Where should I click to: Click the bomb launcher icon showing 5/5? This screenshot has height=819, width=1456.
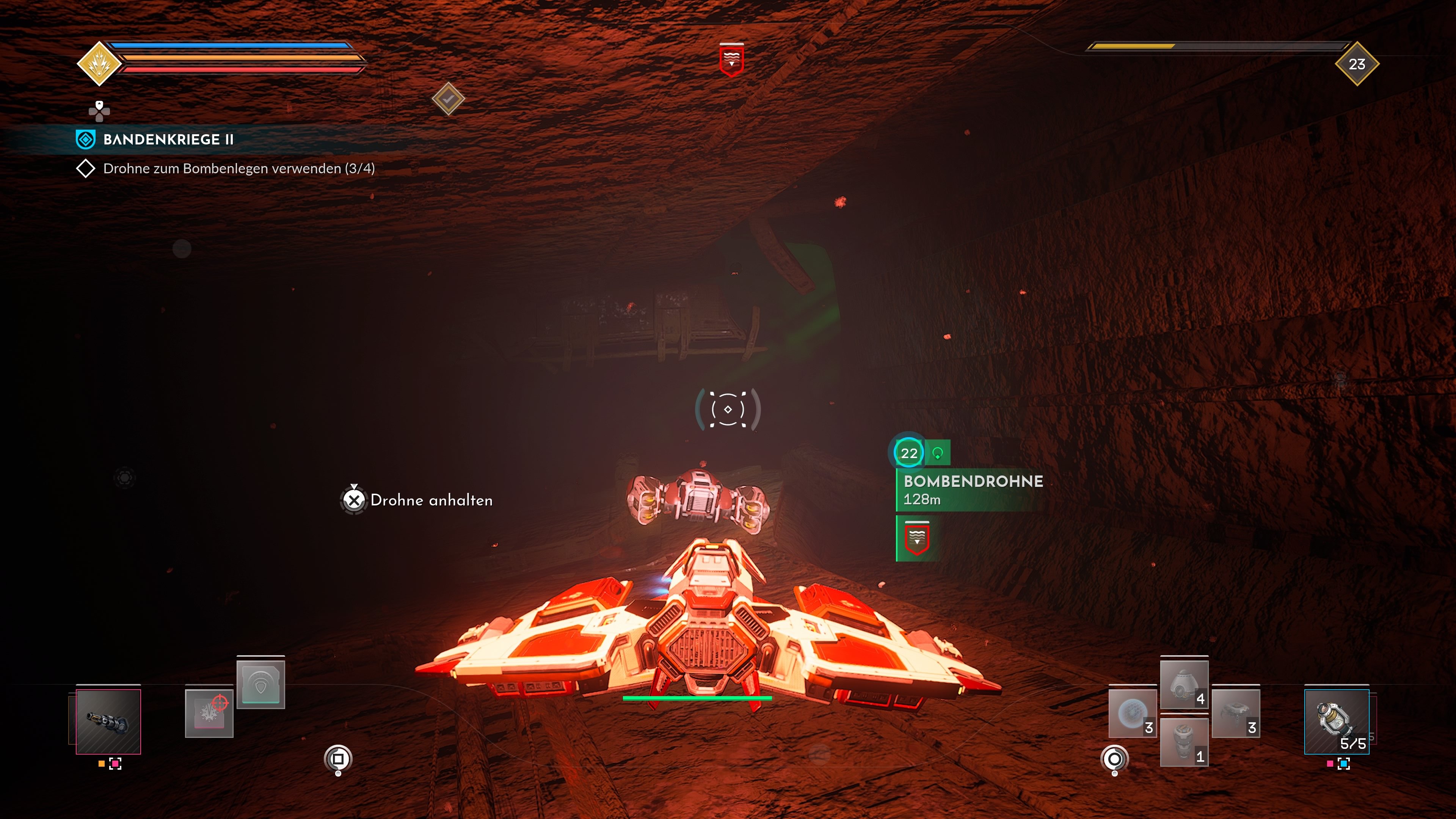pyautogui.click(x=1337, y=722)
